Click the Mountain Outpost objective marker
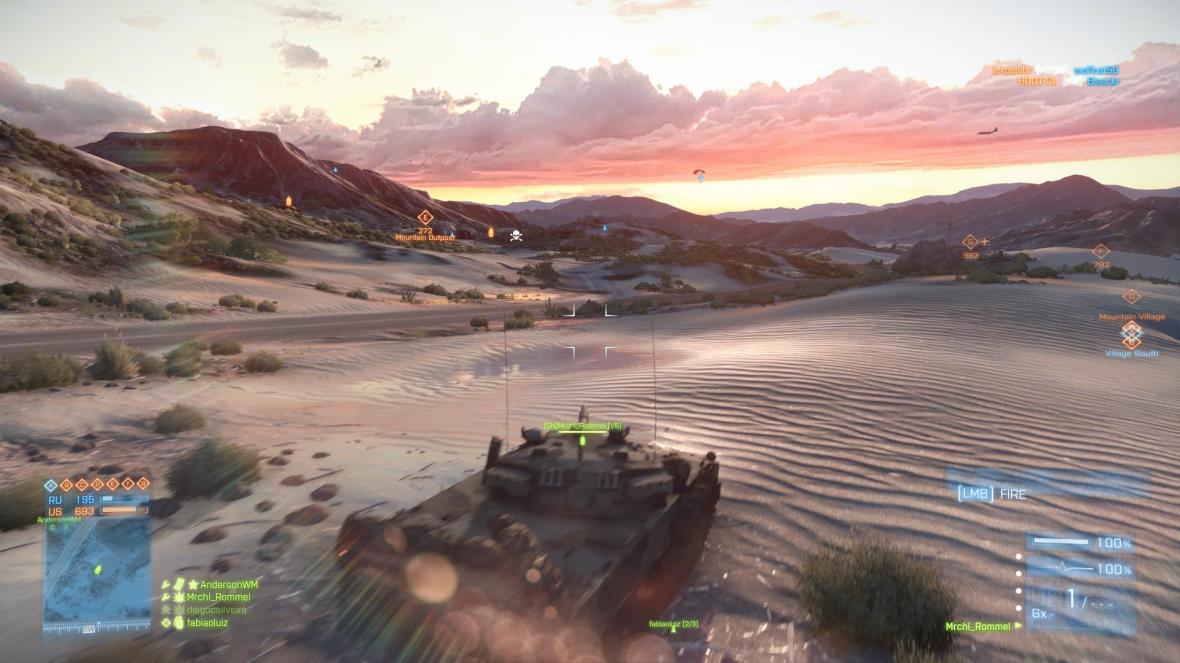1180x663 pixels. (x=425, y=217)
